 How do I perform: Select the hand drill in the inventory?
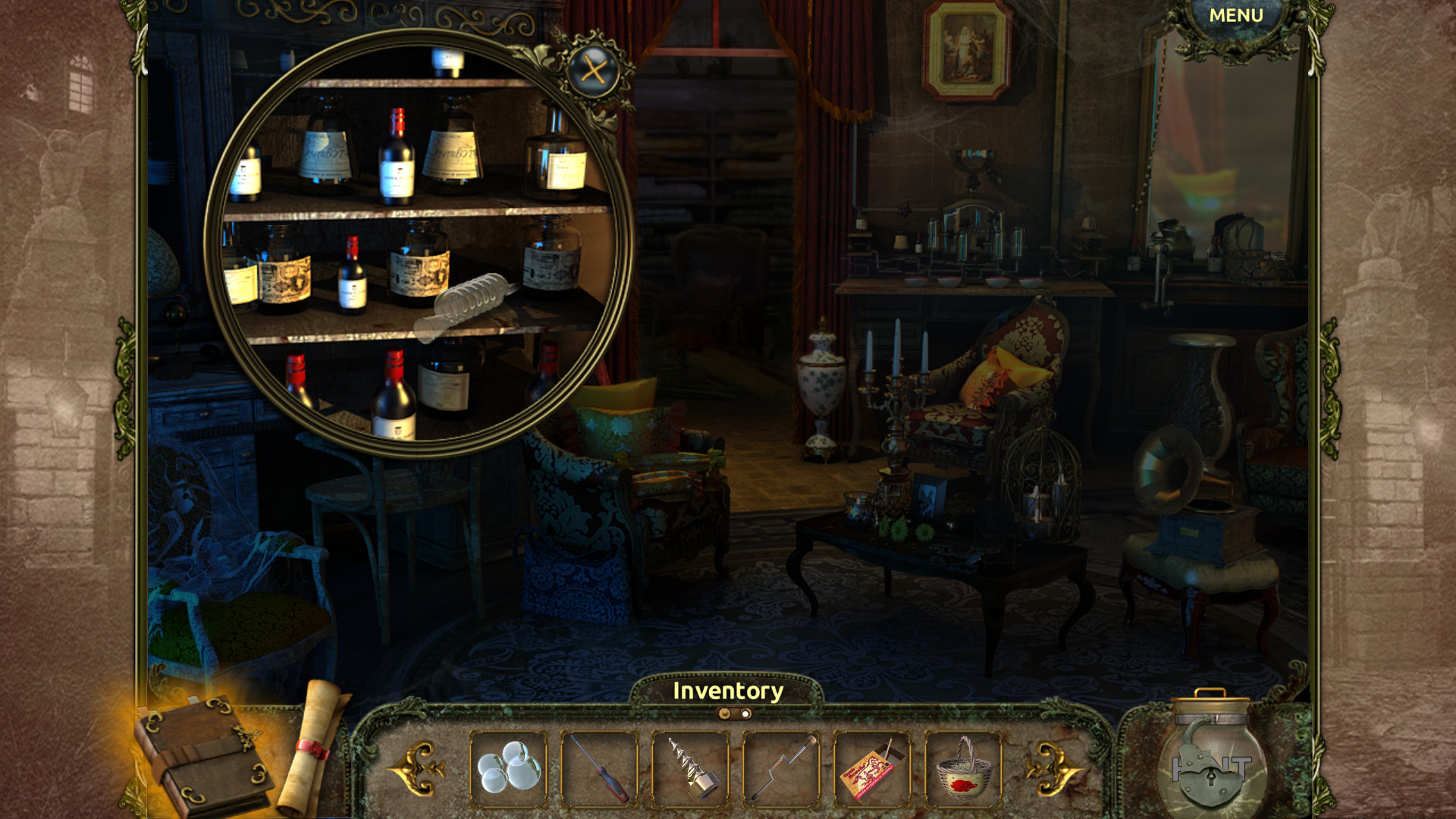781,769
